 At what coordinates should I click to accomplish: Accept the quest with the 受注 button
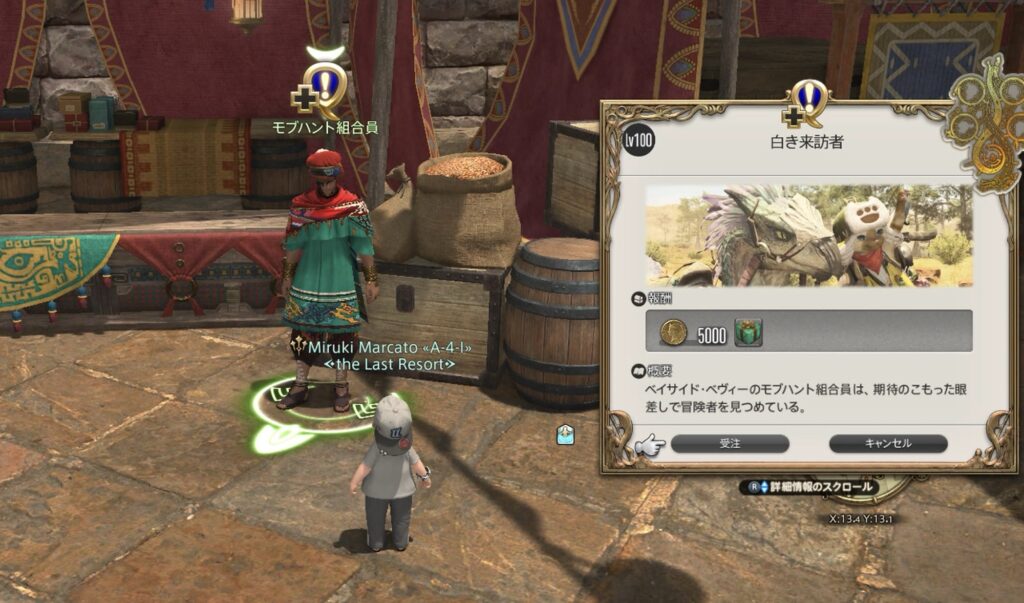[729, 443]
